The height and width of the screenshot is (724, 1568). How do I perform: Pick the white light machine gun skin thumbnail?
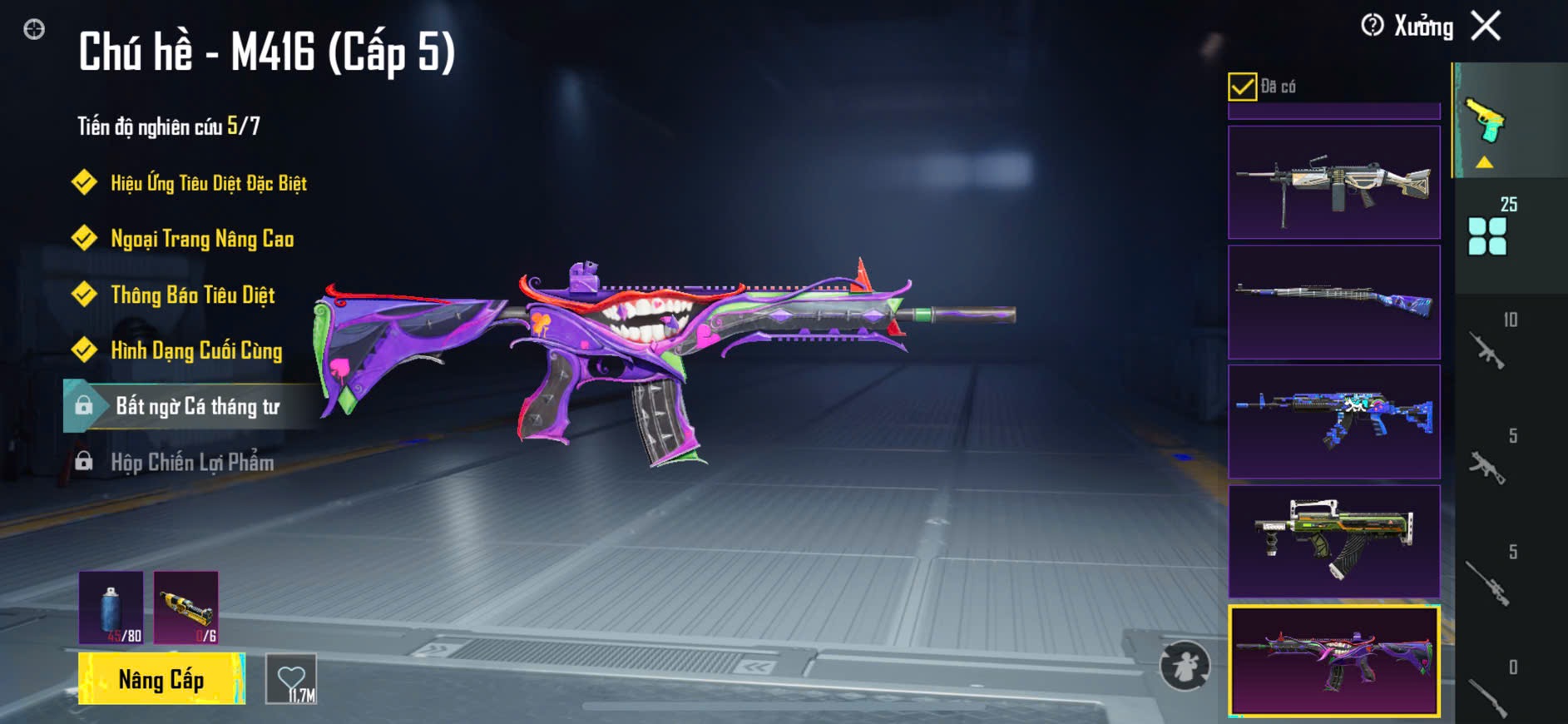pyautogui.click(x=1333, y=182)
